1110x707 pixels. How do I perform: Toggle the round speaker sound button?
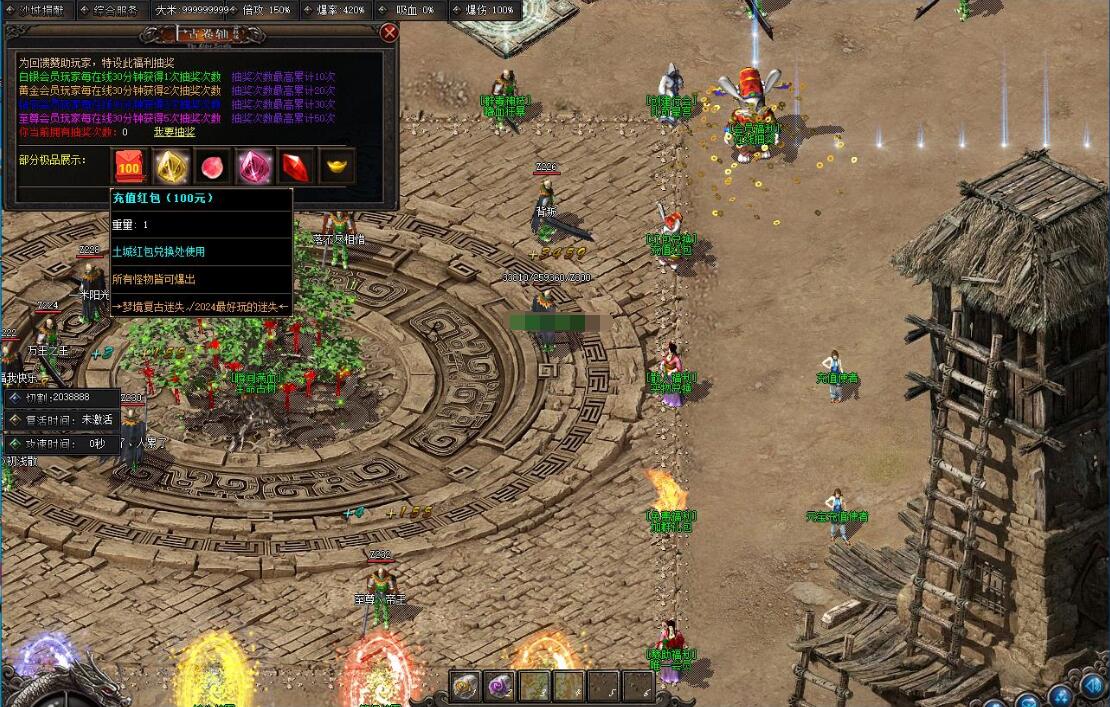click(x=1092, y=687)
